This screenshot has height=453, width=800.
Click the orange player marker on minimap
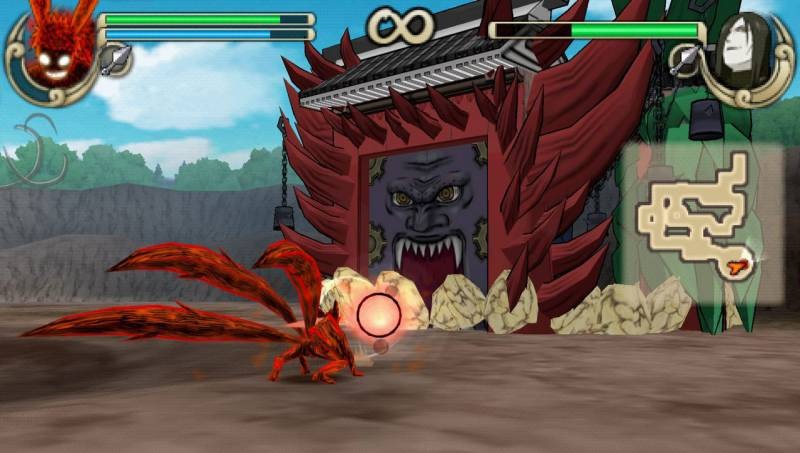pos(740,264)
